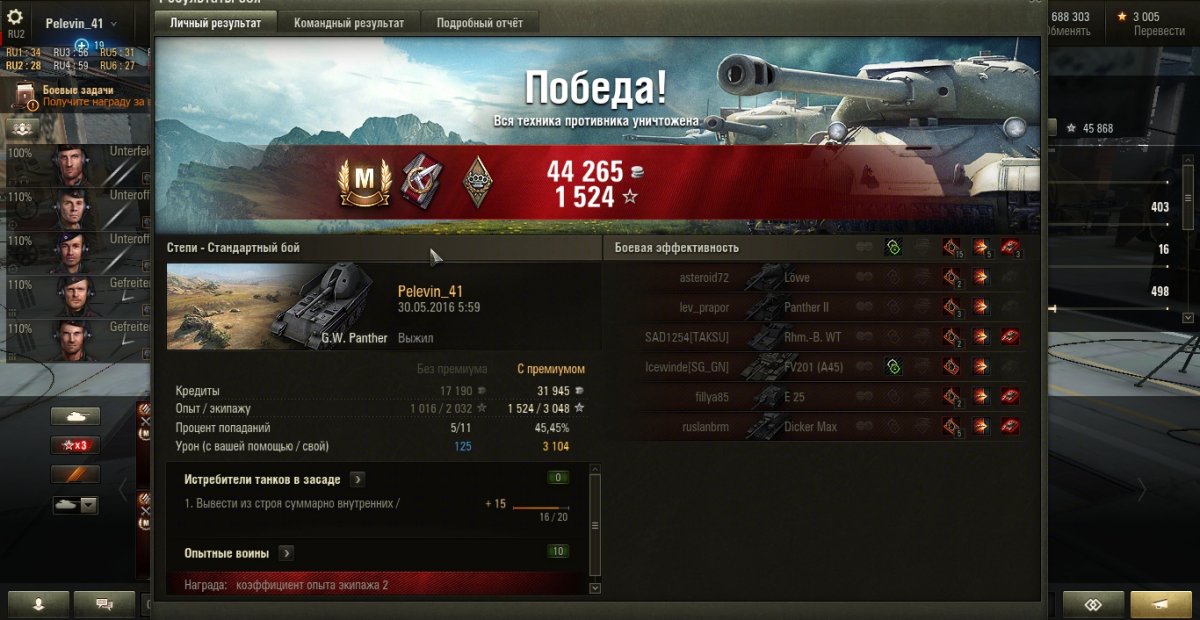
Task: Expand the Опытные воины mission arrow
Action: point(286,553)
